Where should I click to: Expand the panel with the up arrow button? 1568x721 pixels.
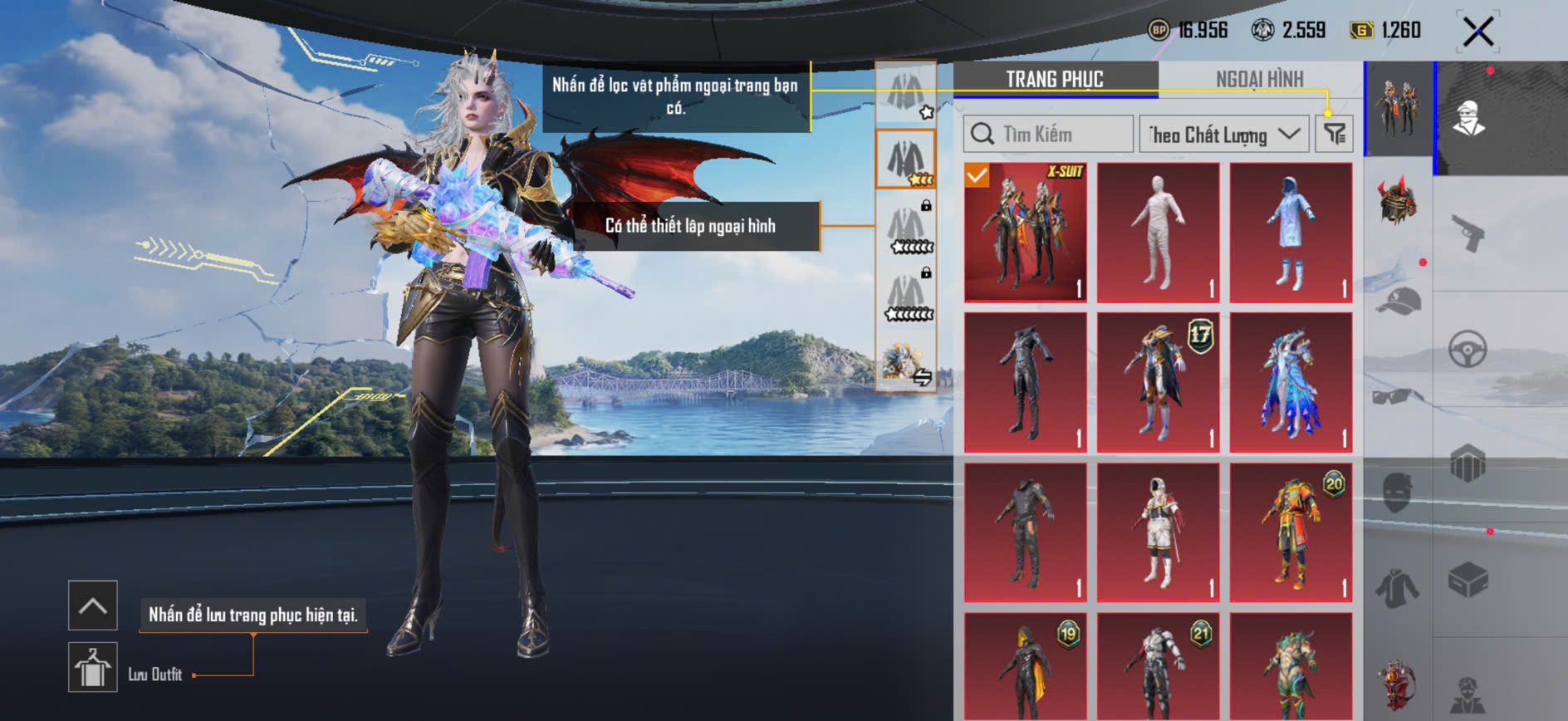point(92,606)
